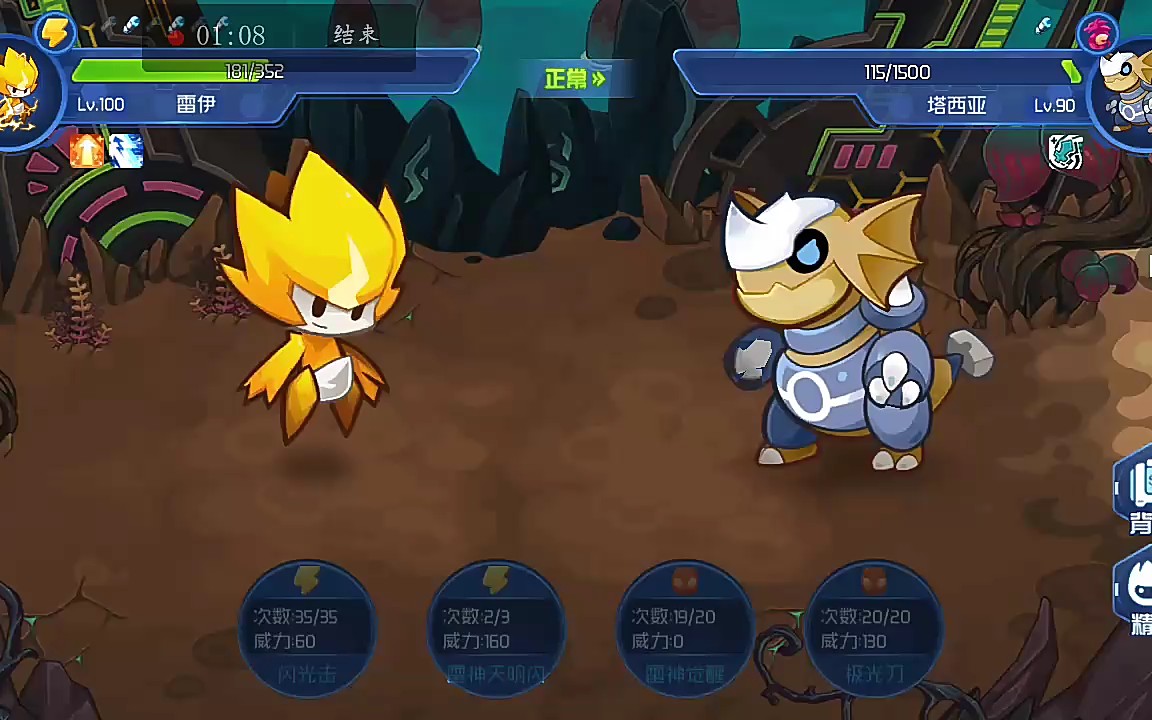The image size is (1152, 720).
Task: Click the 结束 button beside the timer
Action: click(355, 35)
